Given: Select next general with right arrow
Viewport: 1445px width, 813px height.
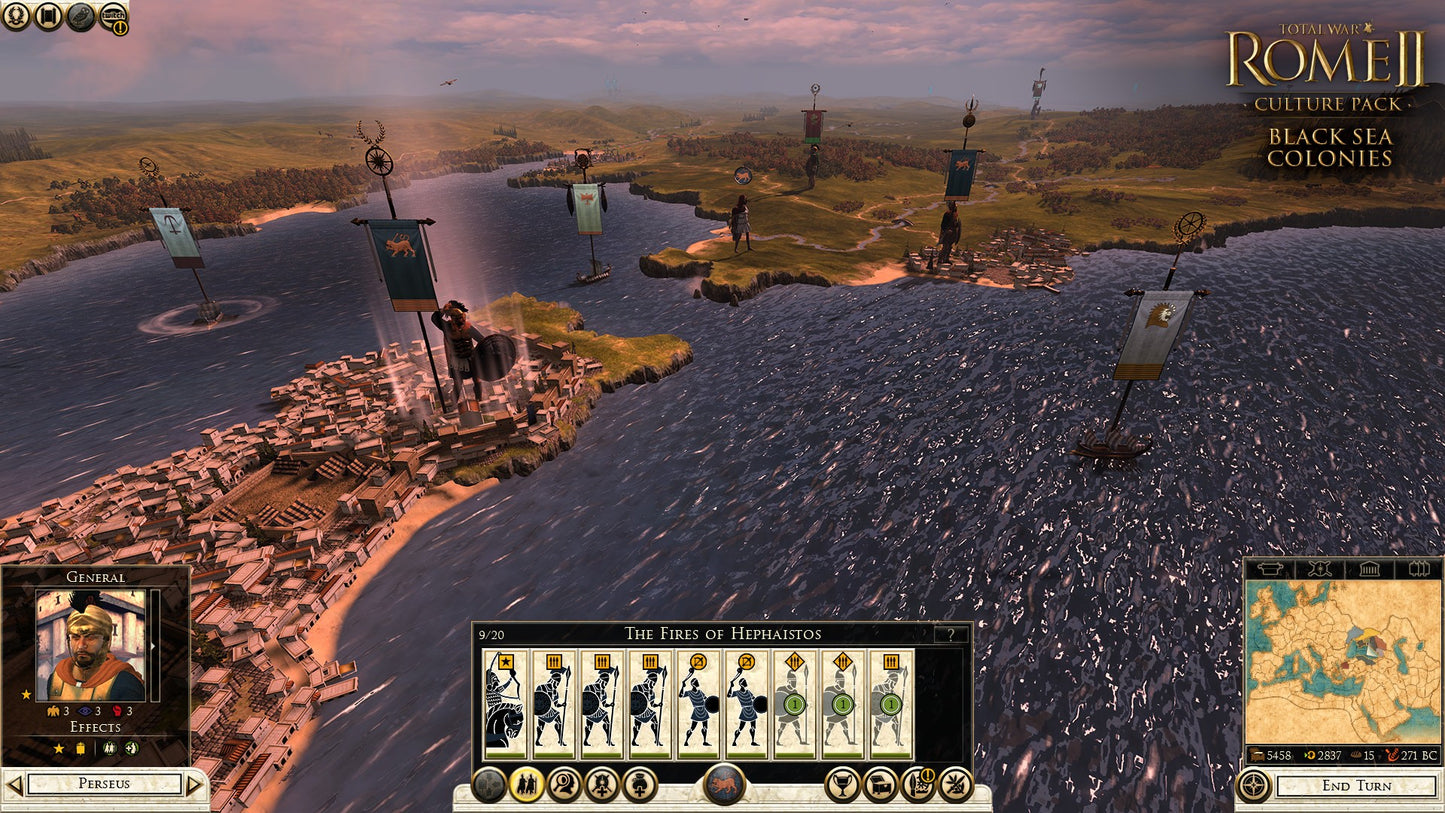Looking at the screenshot, I should (x=194, y=784).
